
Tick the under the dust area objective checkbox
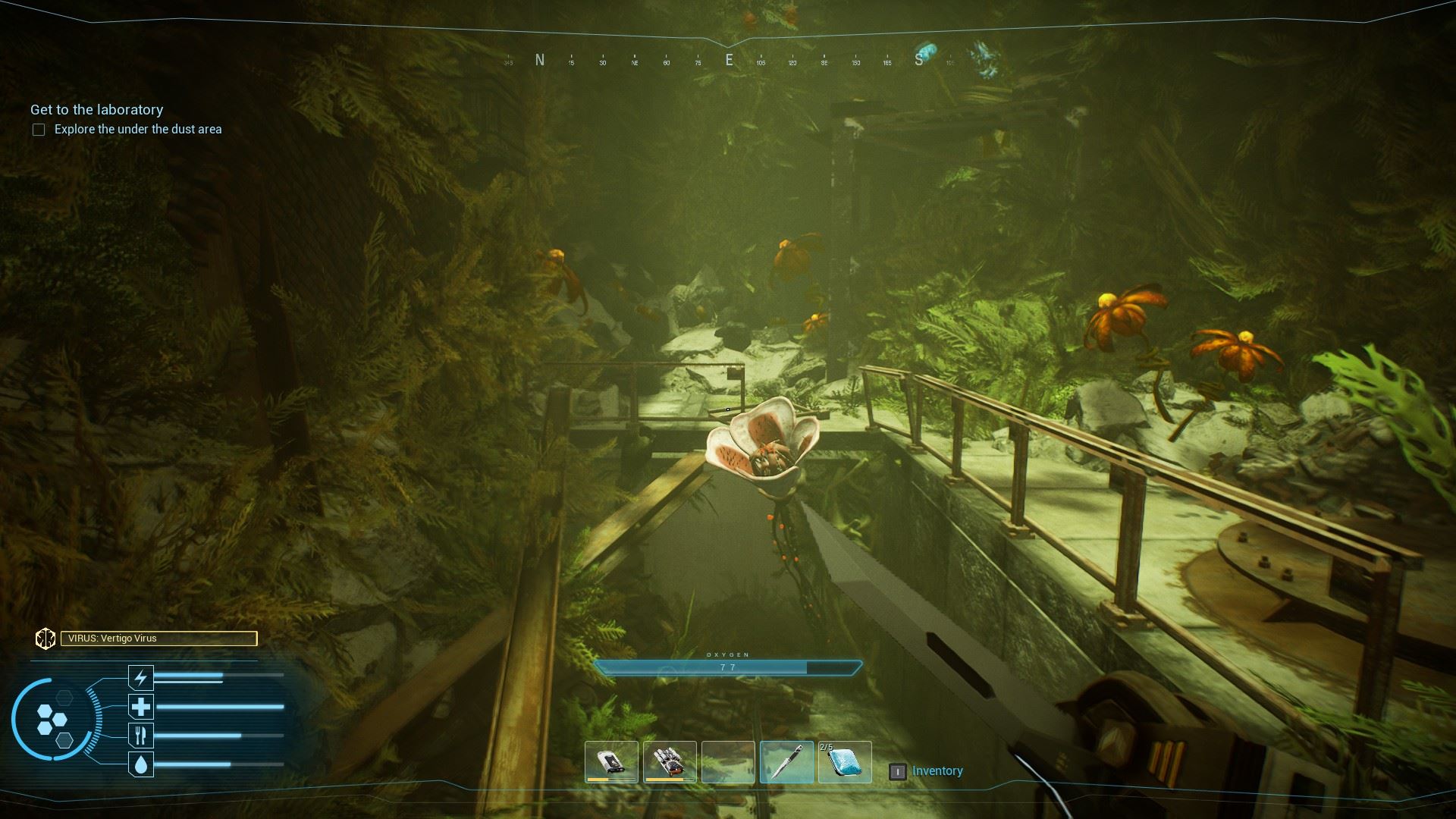[x=39, y=130]
